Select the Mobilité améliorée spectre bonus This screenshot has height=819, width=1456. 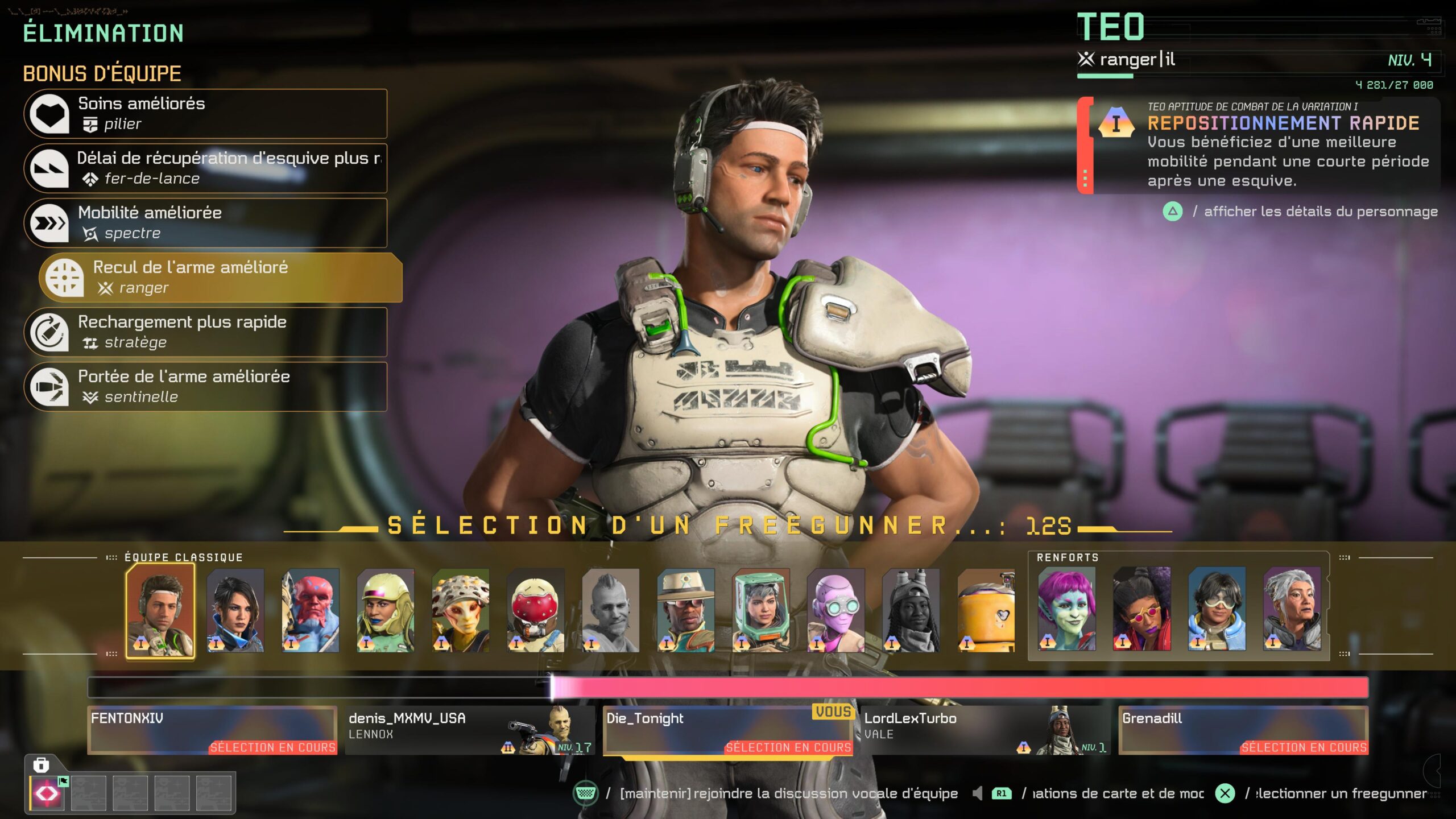[205, 223]
